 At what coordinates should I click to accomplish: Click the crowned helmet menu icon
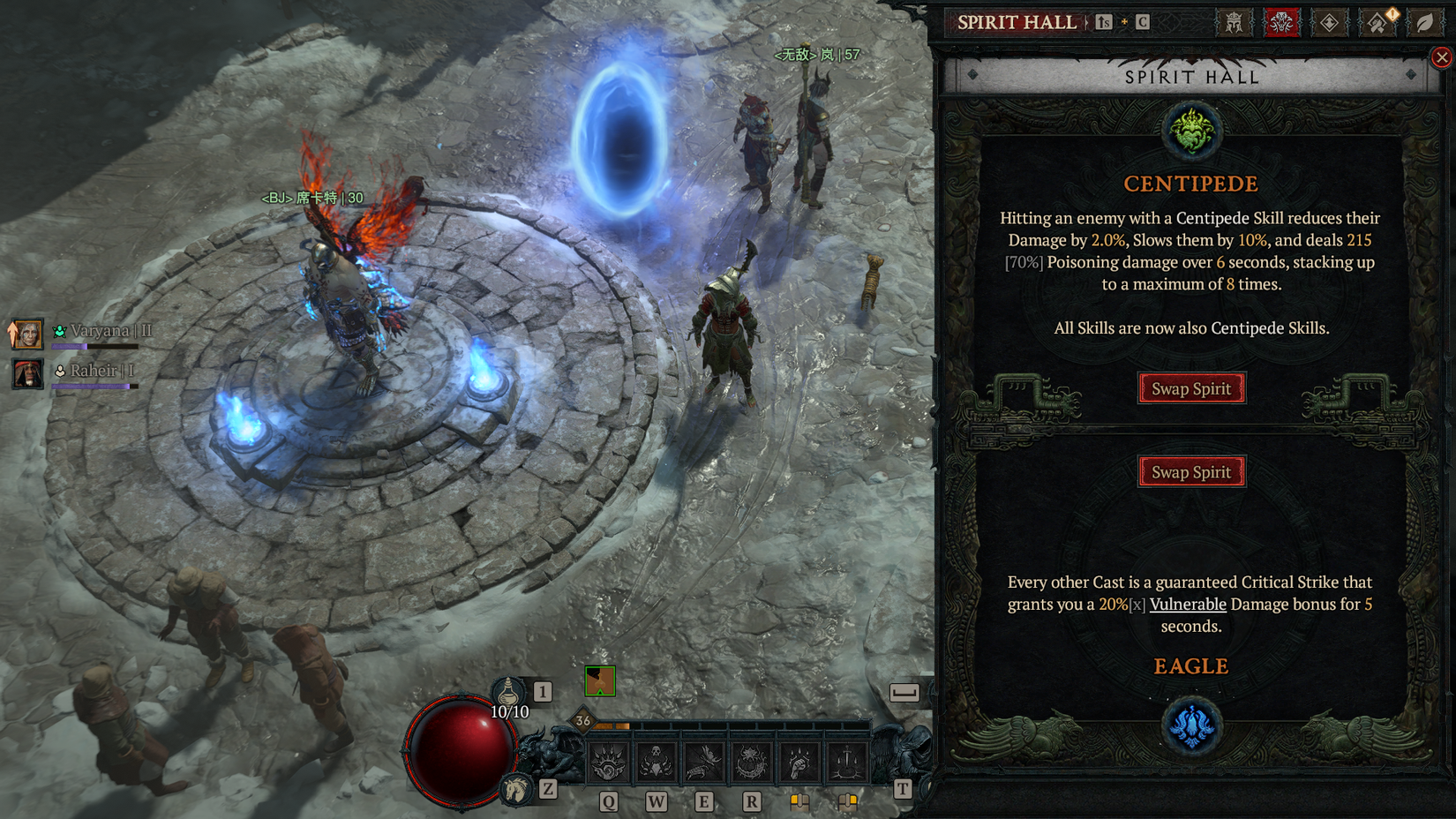1235,23
